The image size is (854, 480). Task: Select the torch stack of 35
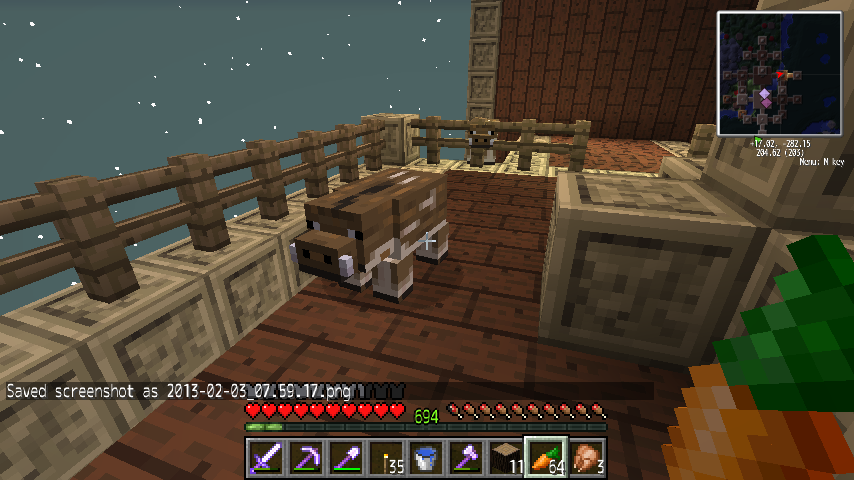(385, 458)
